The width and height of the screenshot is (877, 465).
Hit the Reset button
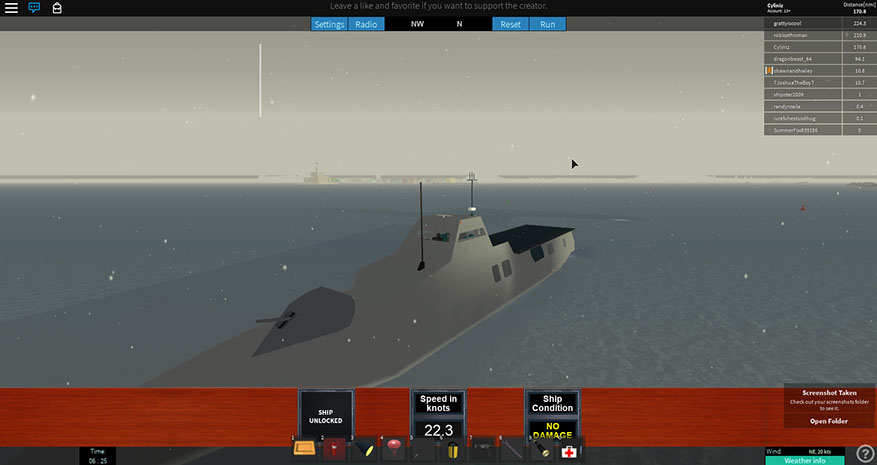[x=510, y=24]
